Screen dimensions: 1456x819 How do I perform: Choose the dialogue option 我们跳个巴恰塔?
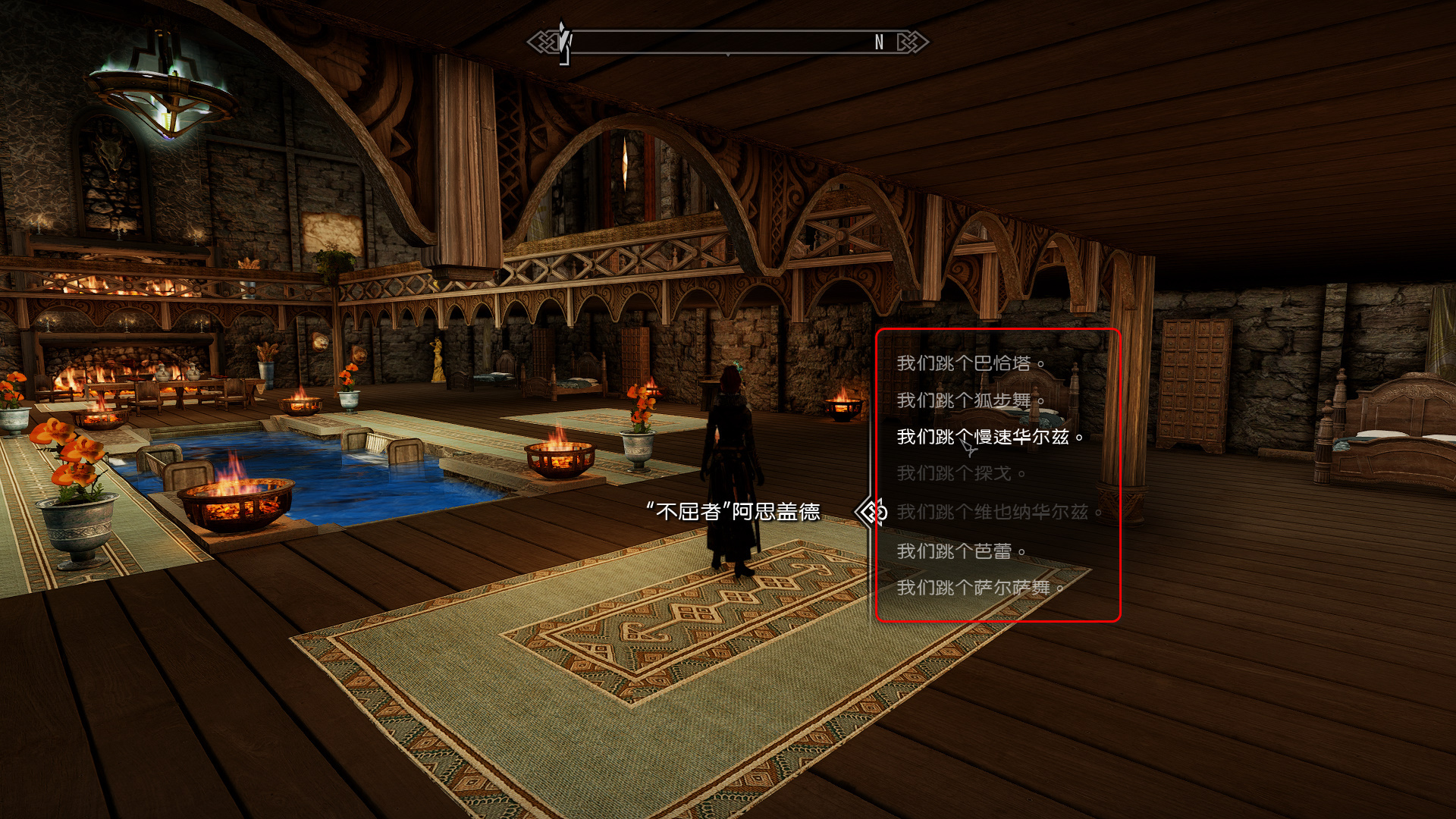pyautogui.click(x=970, y=364)
